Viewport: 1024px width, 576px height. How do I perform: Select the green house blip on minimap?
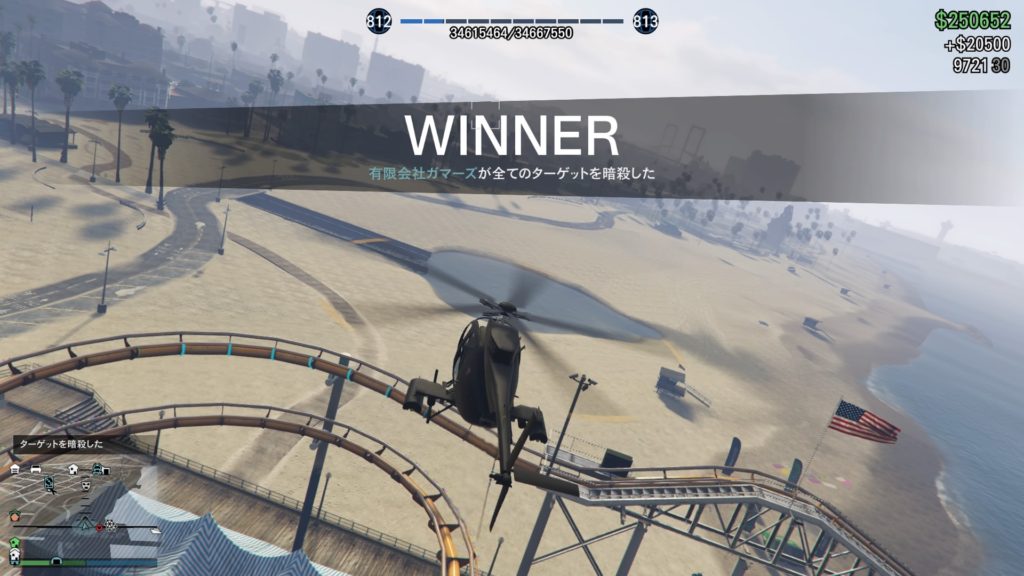tap(15, 542)
